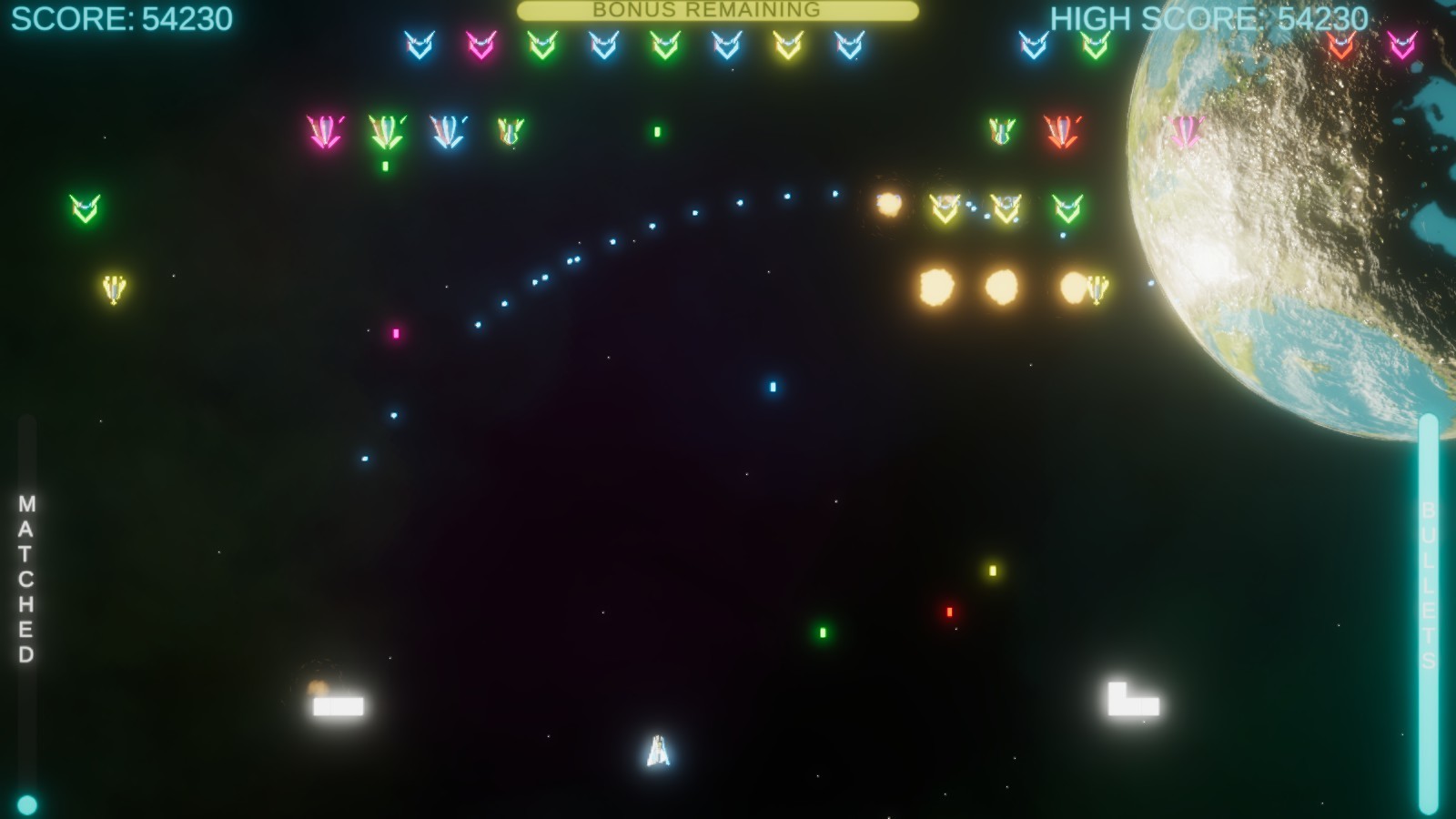The image size is (1456, 819).
Task: Click the red bullet below the explosions
Action: pos(950,612)
